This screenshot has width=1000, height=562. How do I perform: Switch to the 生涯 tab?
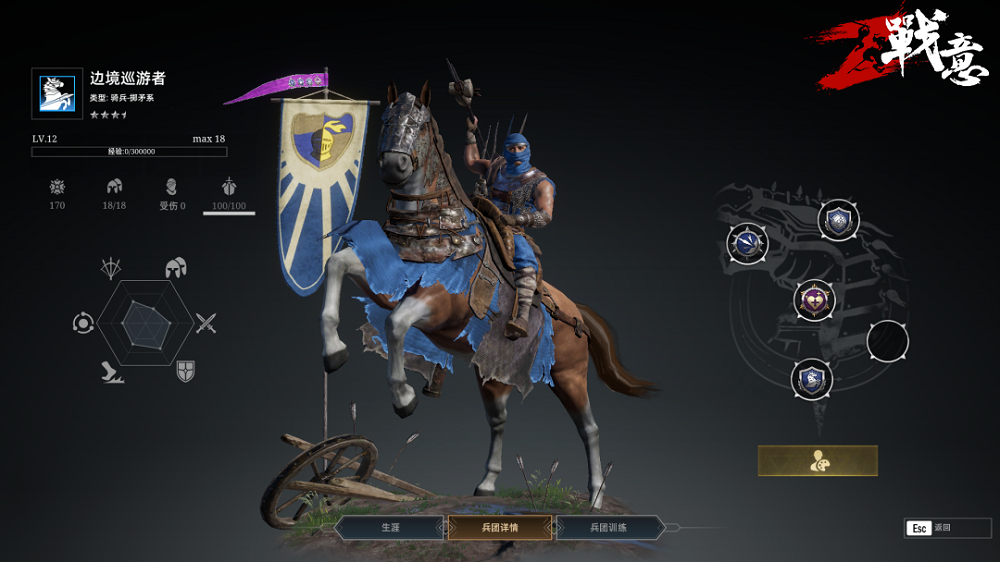pyautogui.click(x=390, y=527)
